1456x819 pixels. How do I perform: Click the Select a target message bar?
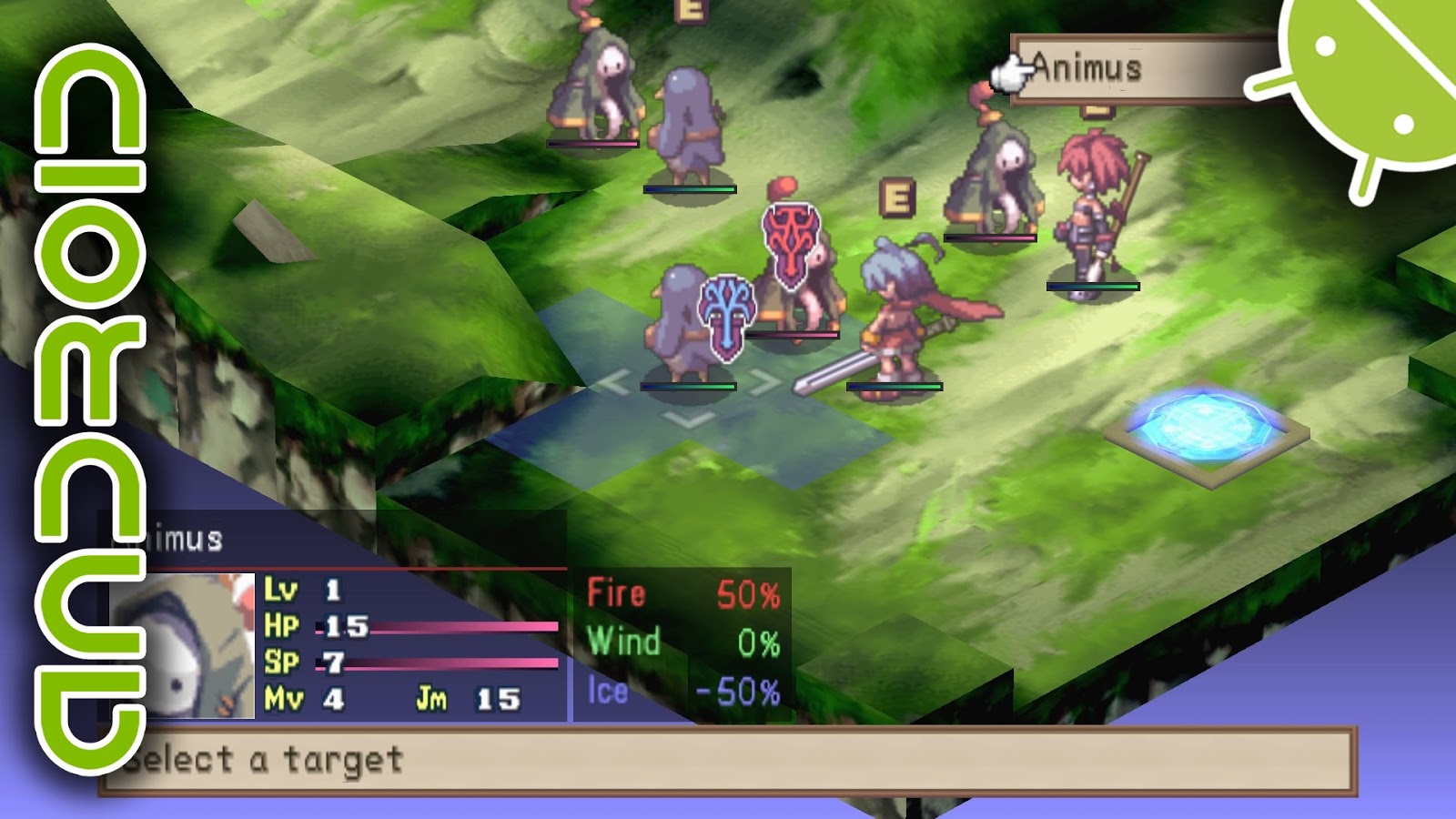[273, 758]
